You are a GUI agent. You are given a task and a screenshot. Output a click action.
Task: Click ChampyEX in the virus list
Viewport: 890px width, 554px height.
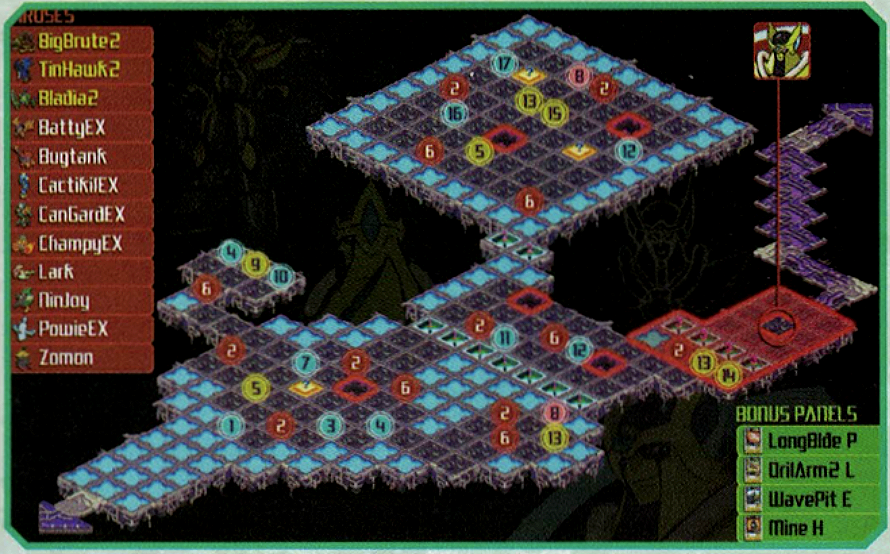tap(81, 243)
